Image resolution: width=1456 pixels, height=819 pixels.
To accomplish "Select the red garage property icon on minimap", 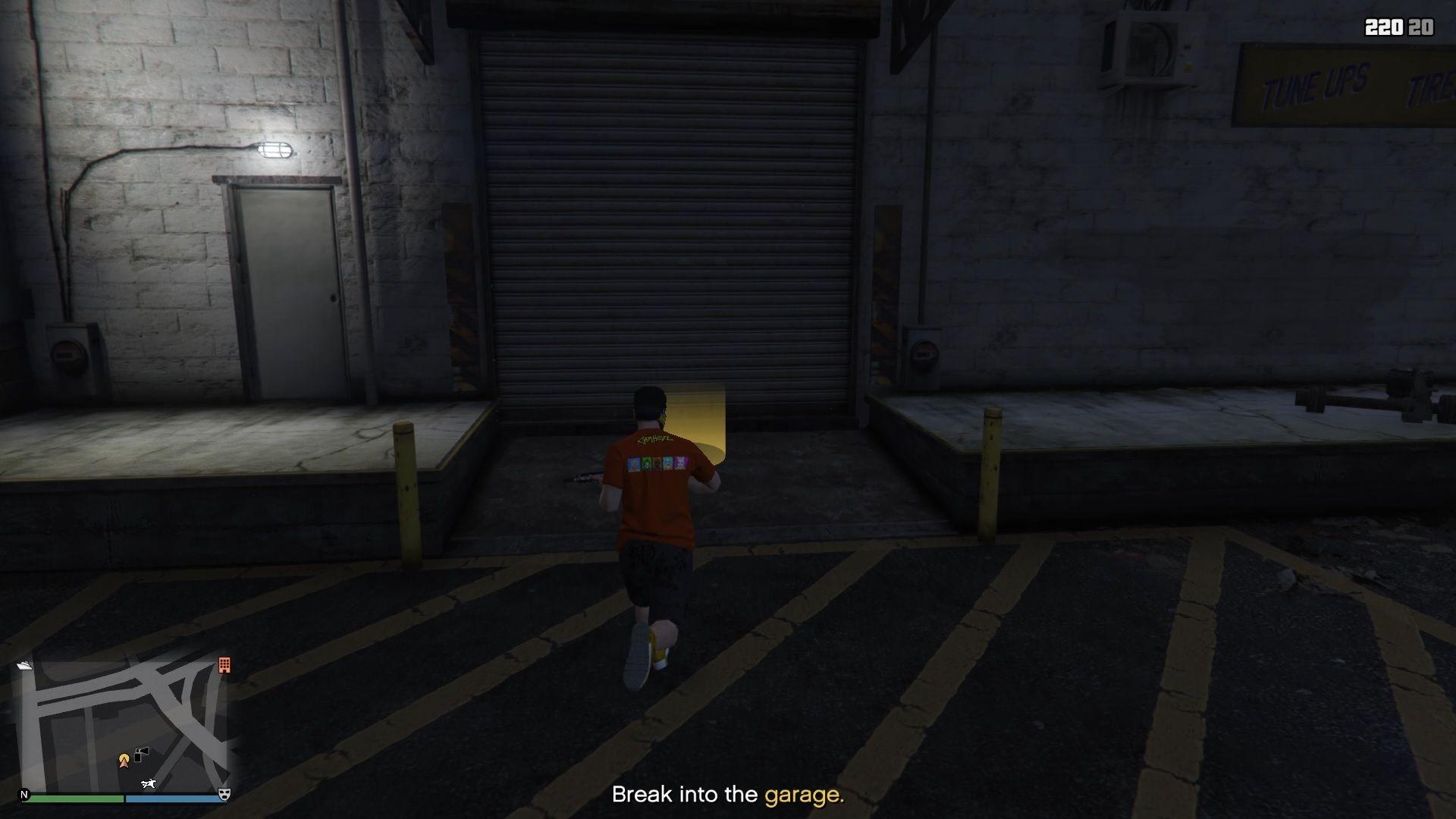I will [223, 666].
